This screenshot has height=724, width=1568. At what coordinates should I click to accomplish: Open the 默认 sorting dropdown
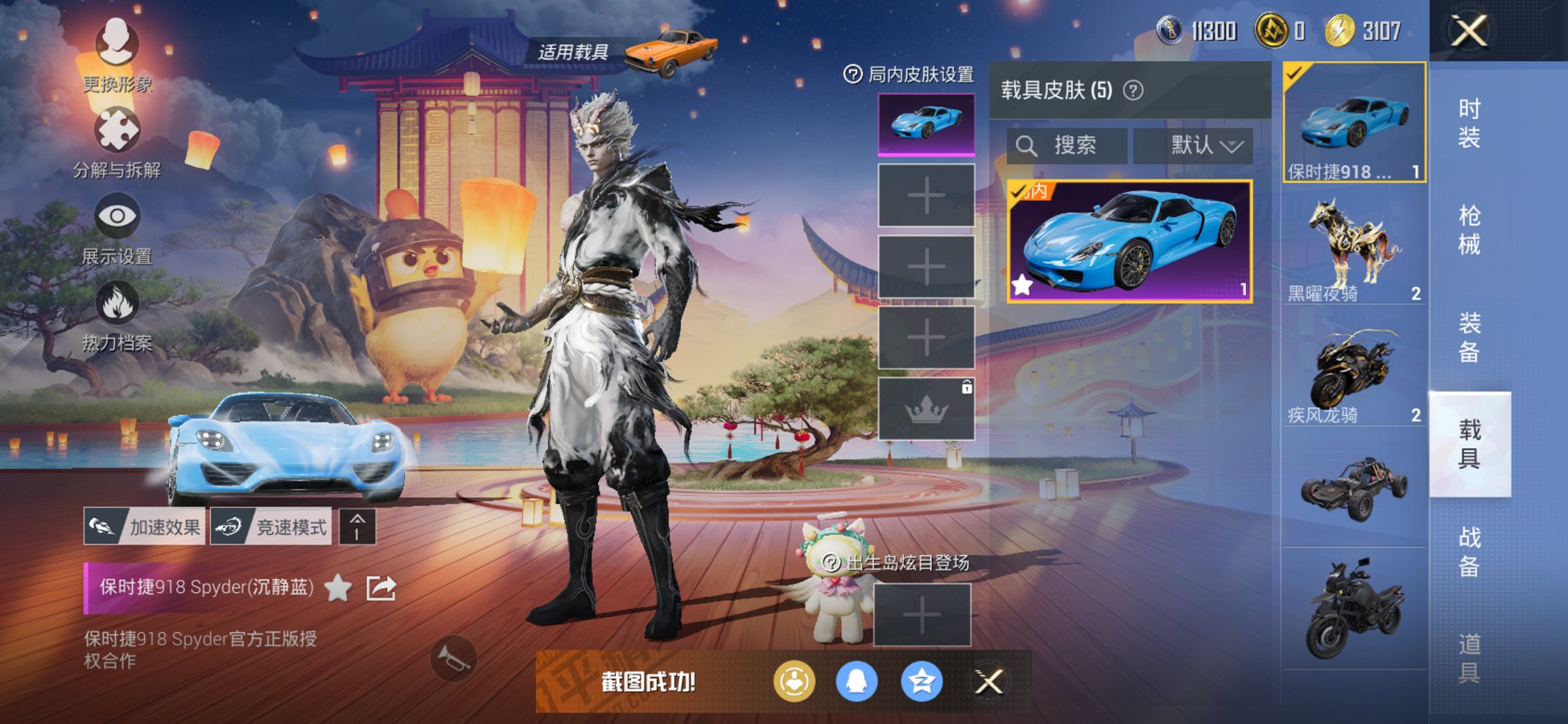coord(1195,144)
